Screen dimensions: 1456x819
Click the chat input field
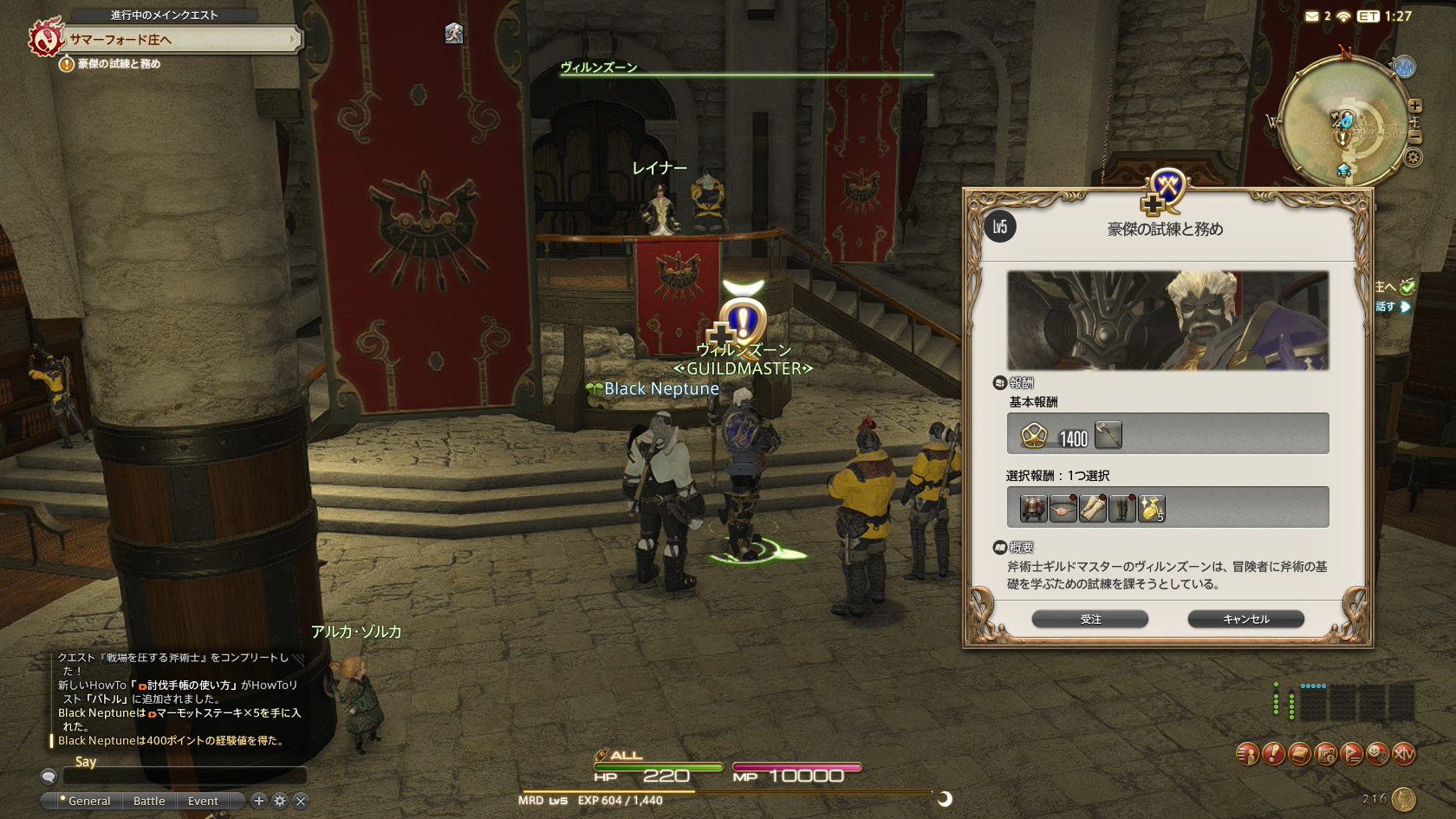184,777
